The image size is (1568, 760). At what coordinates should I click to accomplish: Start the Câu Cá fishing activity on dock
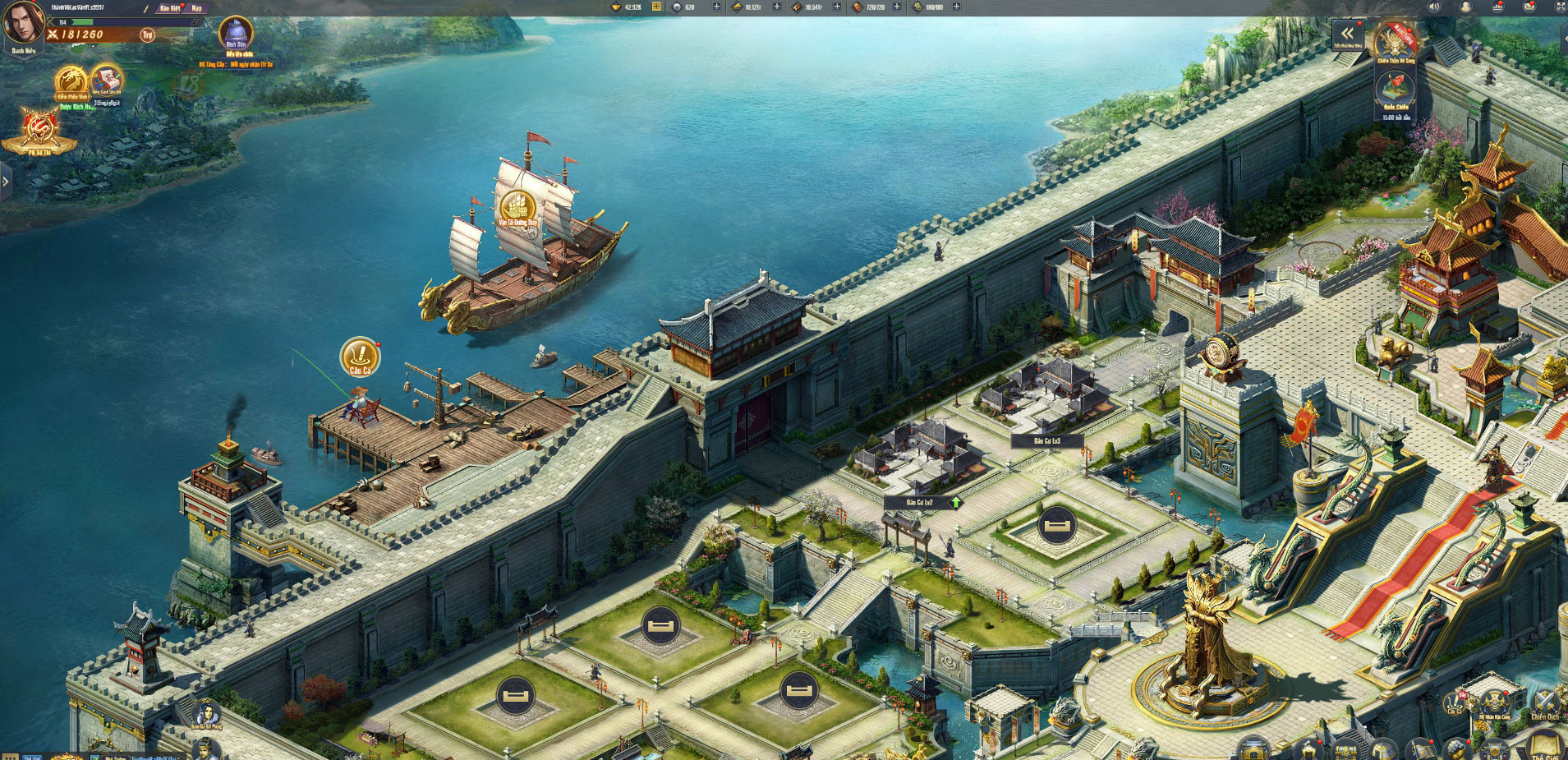(359, 355)
